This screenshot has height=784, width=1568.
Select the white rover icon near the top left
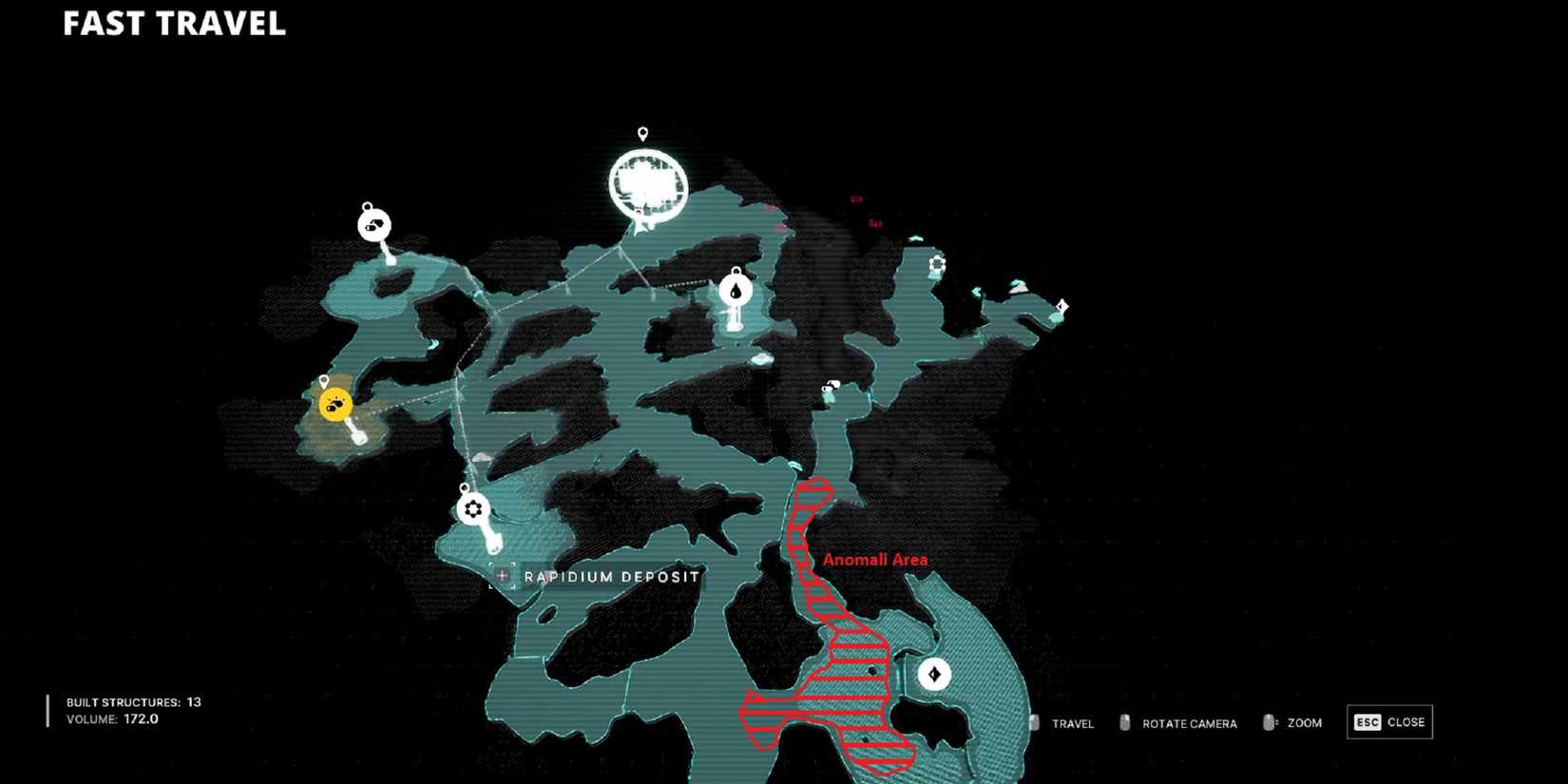pyautogui.click(x=373, y=223)
